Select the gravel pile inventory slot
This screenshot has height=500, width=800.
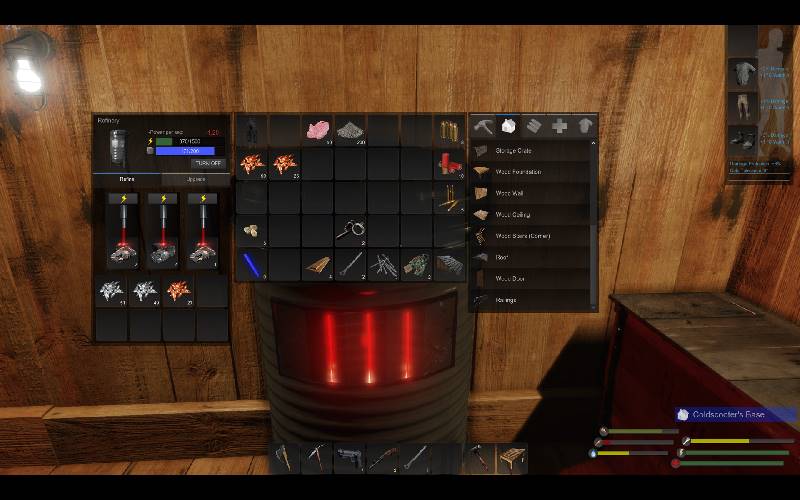point(351,130)
